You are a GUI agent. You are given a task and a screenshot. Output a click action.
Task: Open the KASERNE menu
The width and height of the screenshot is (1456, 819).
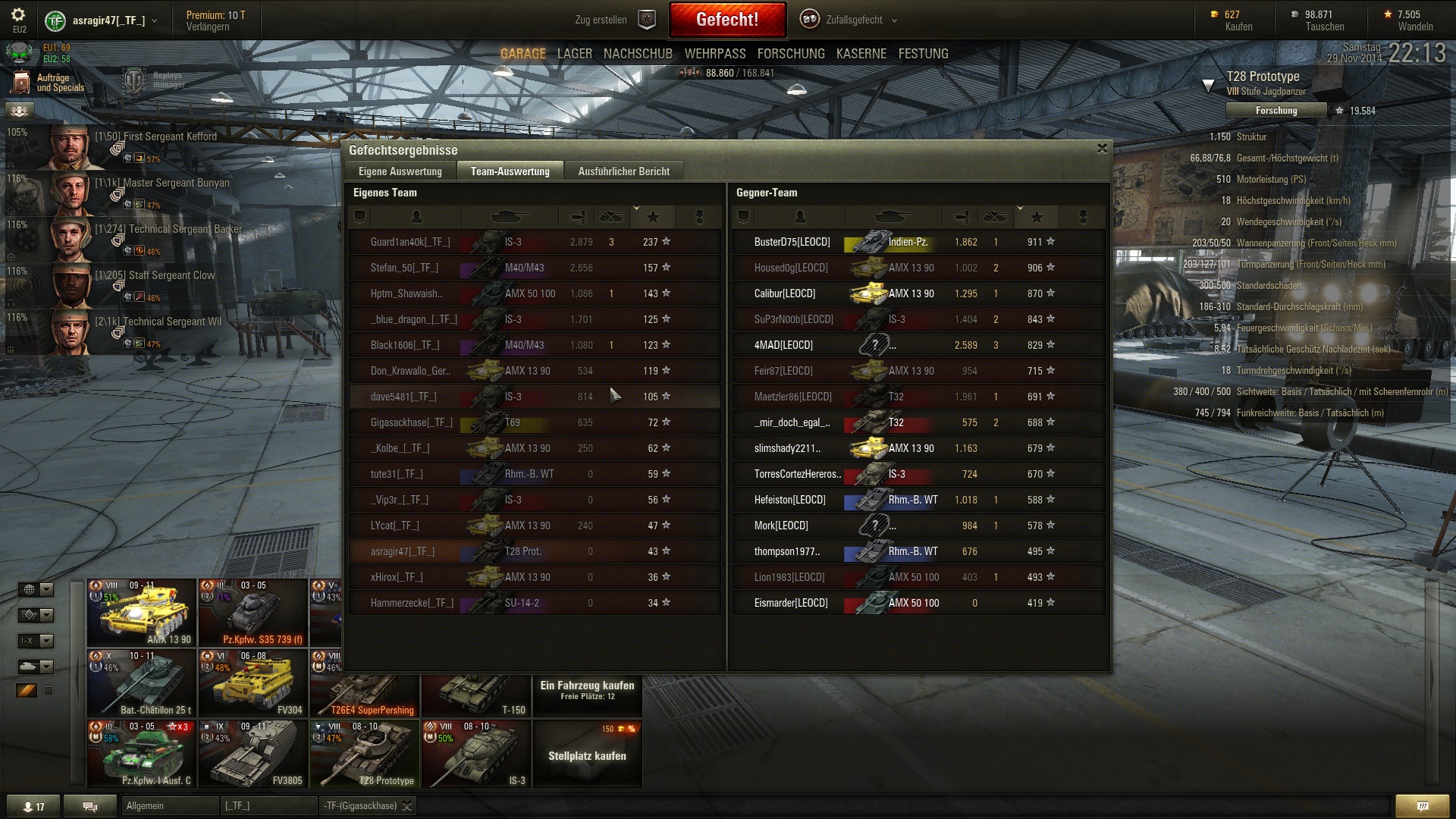point(861,54)
